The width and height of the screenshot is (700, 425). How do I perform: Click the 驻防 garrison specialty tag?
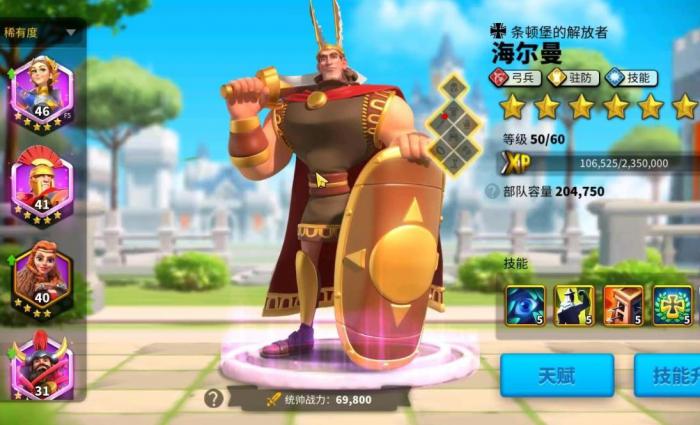(574, 77)
